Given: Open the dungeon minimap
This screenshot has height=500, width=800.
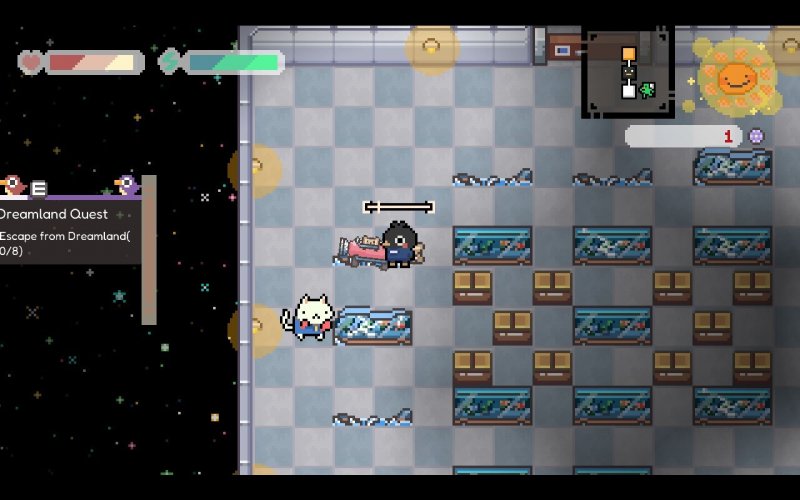Looking at the screenshot, I should click(627, 72).
